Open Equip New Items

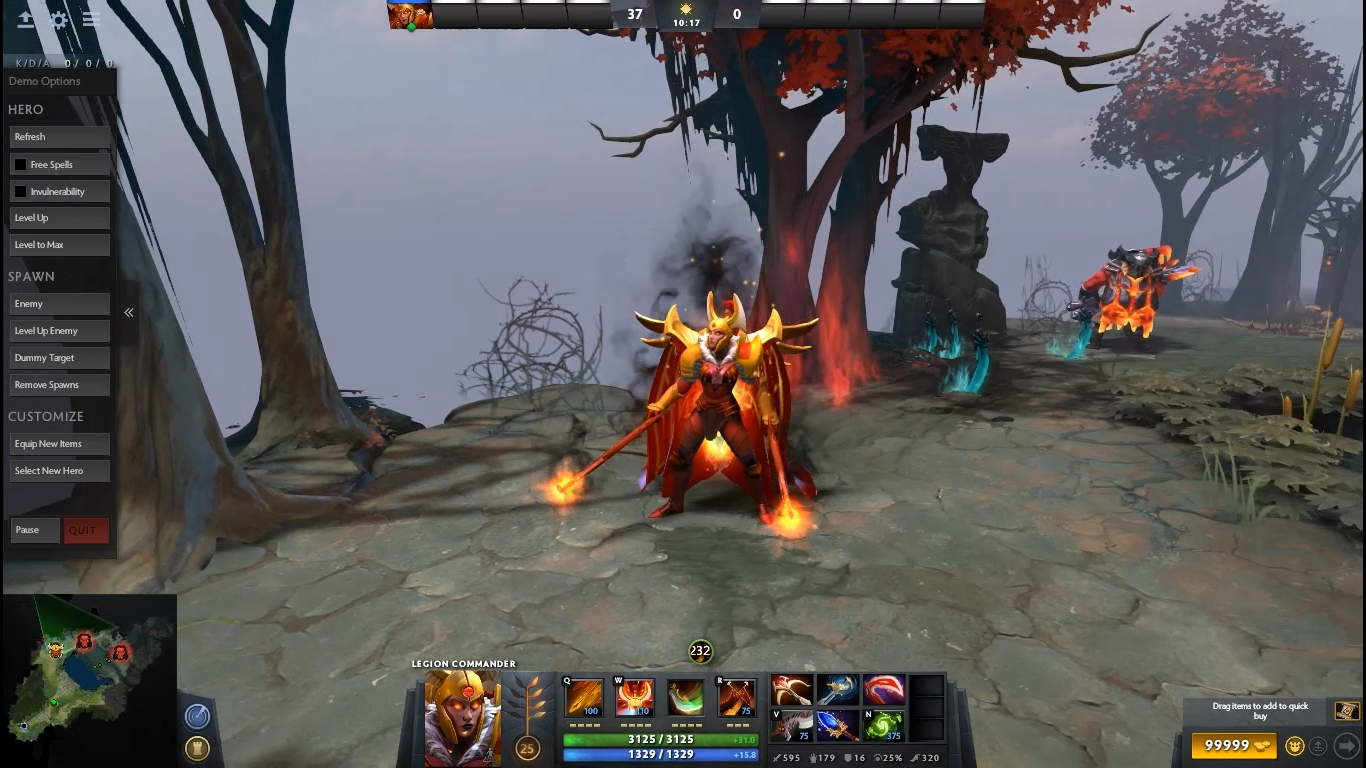click(x=59, y=444)
